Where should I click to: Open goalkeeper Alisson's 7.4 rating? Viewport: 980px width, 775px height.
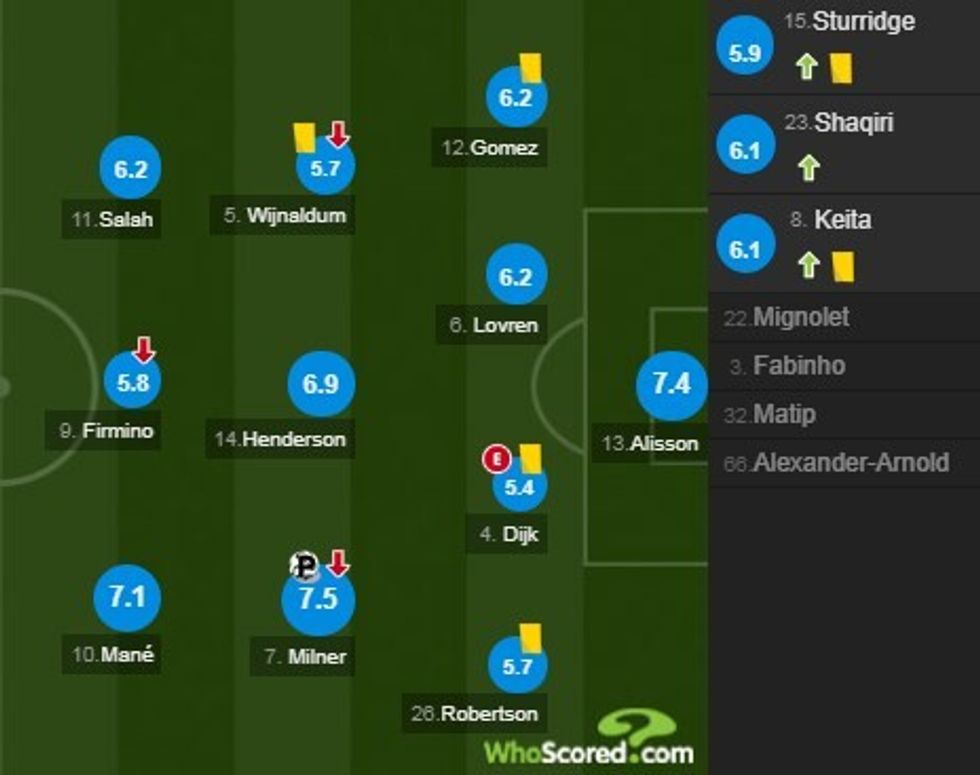[671, 384]
